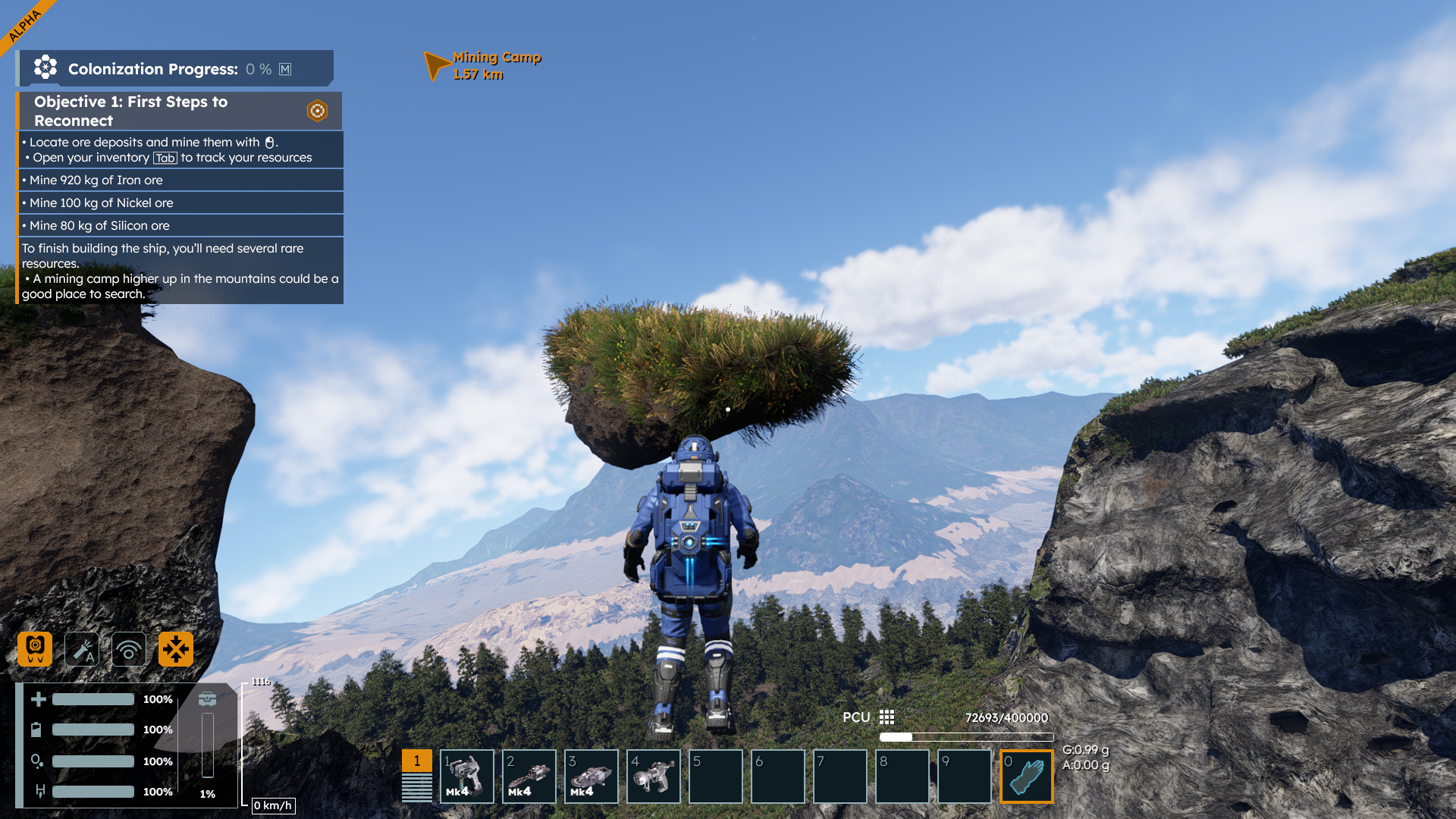Toggle the orange dampeners arrows icon
The width and height of the screenshot is (1456, 819).
[x=176, y=649]
